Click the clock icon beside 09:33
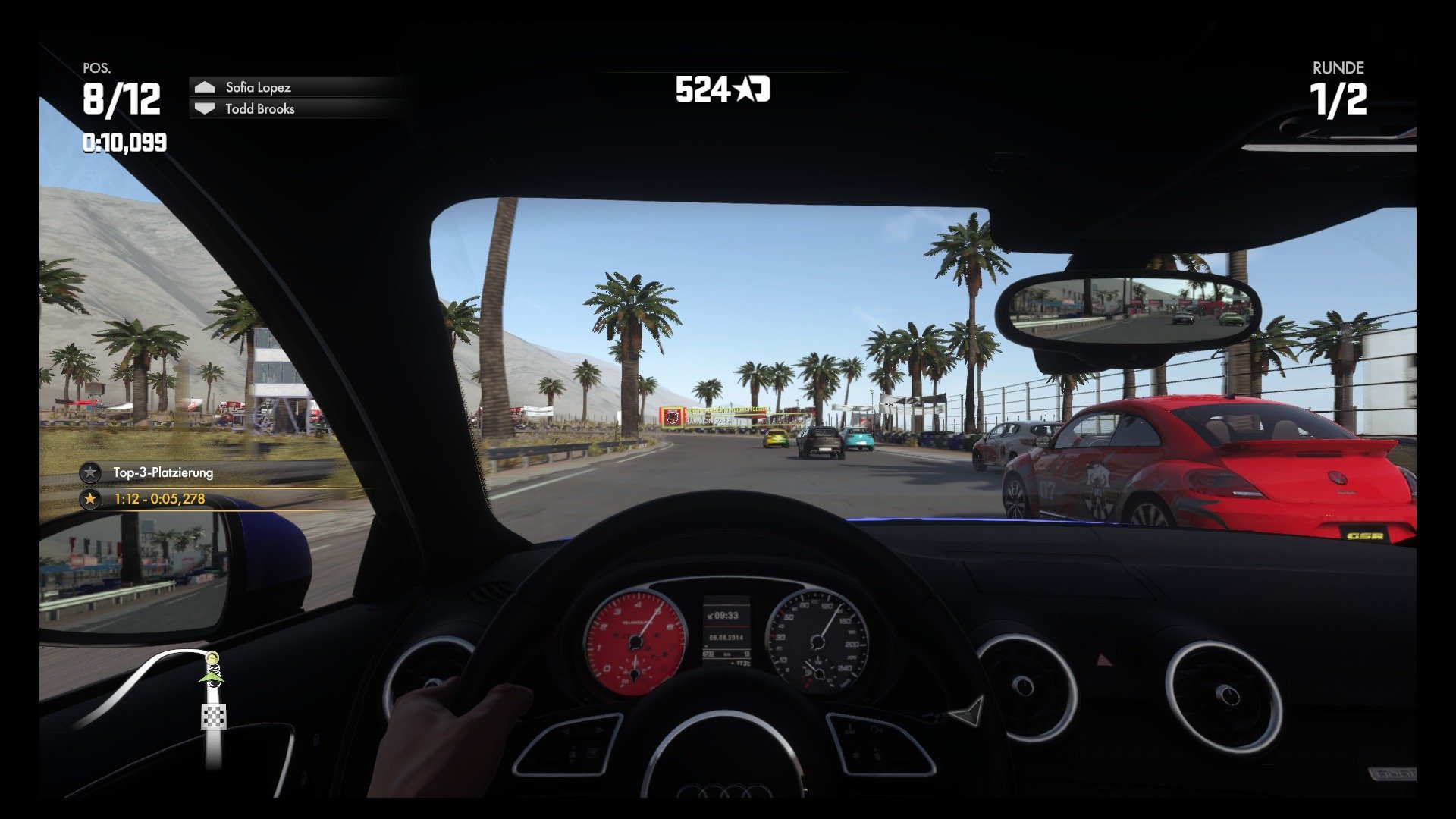Screen dimensions: 1456x819 711,616
